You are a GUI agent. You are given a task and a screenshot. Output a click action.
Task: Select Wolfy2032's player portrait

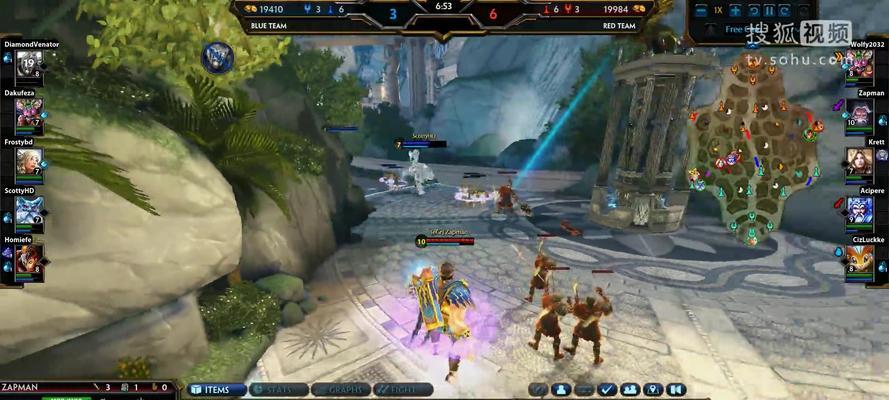click(860, 65)
